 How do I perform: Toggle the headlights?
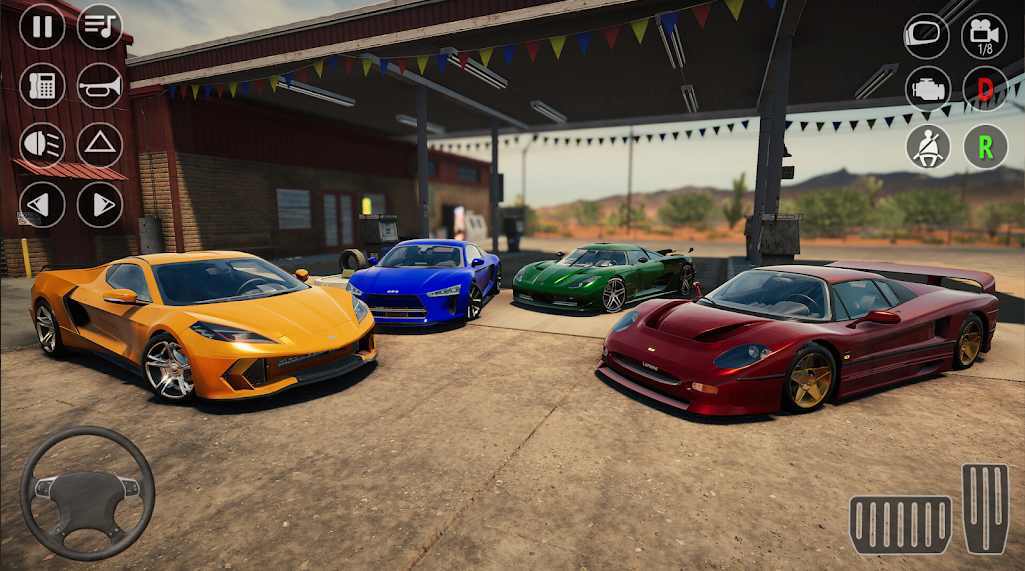(42, 145)
